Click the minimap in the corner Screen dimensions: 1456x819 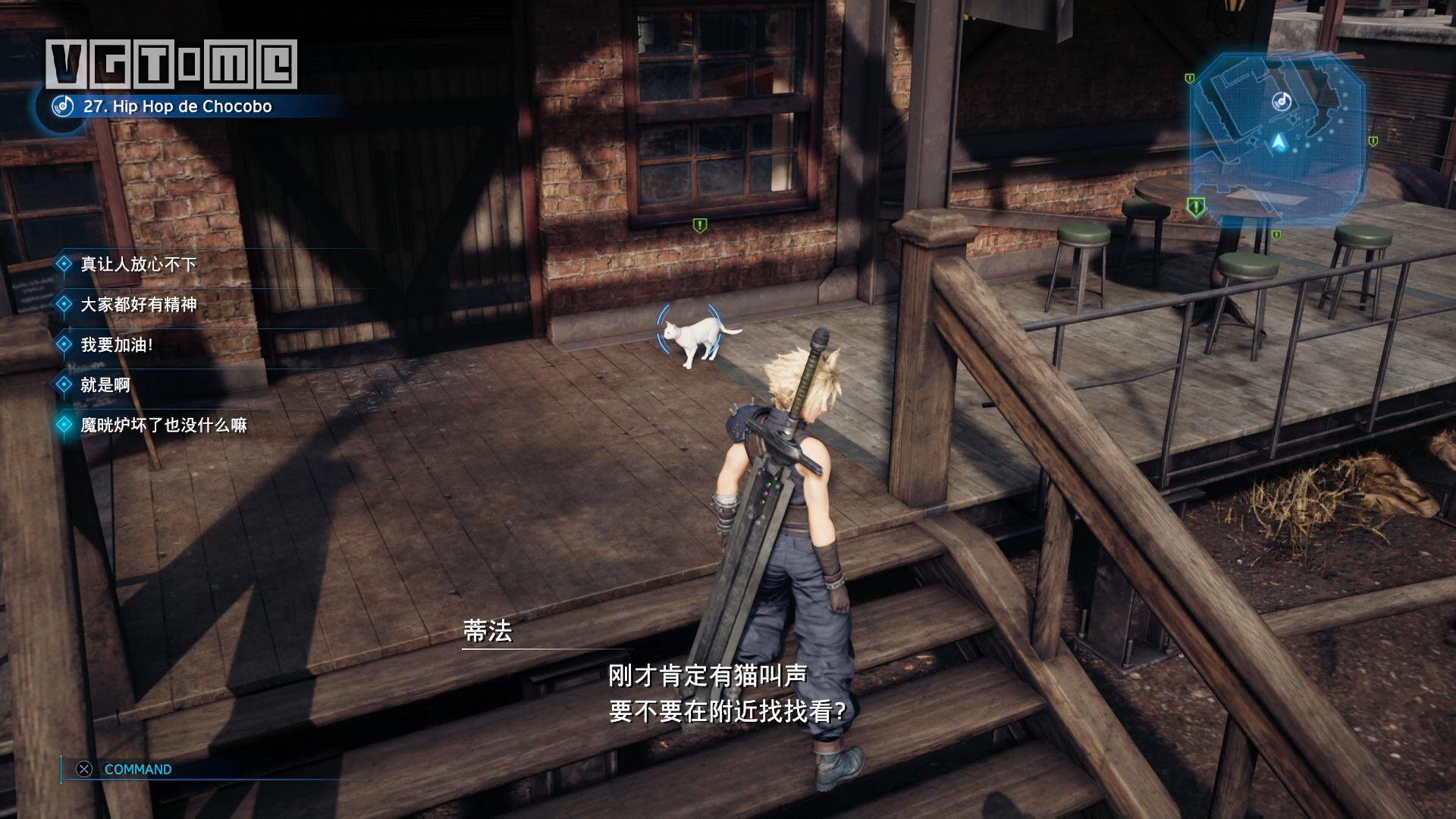click(x=1278, y=140)
